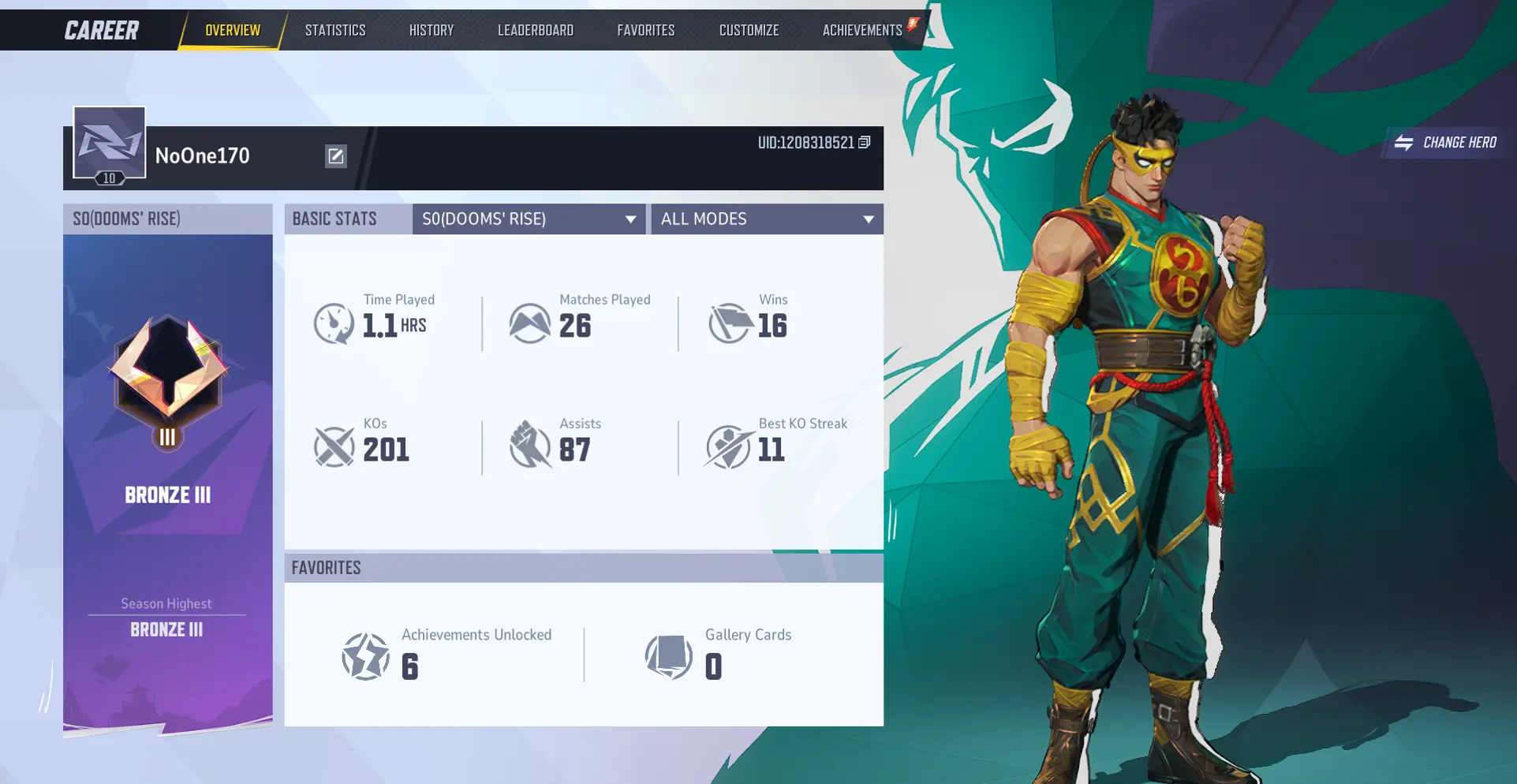The width and height of the screenshot is (1517, 784).
Task: Select the Assists fist icon
Action: (x=530, y=447)
